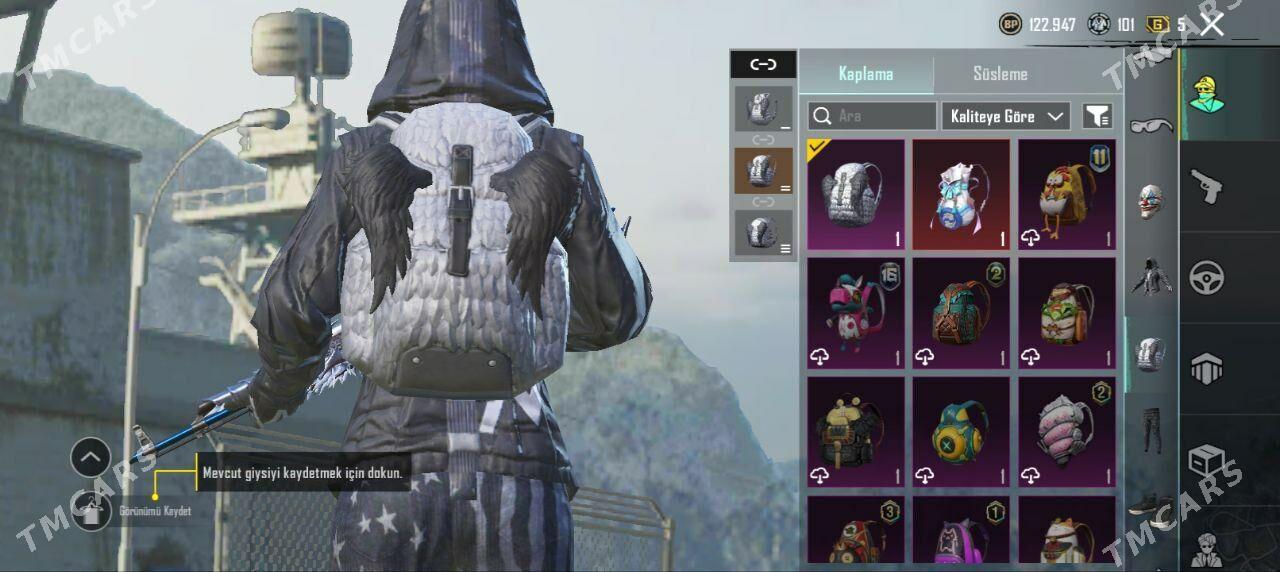Screen dimensions: 1280x572
Task: Switch to the Kaplama tab
Action: (866, 74)
